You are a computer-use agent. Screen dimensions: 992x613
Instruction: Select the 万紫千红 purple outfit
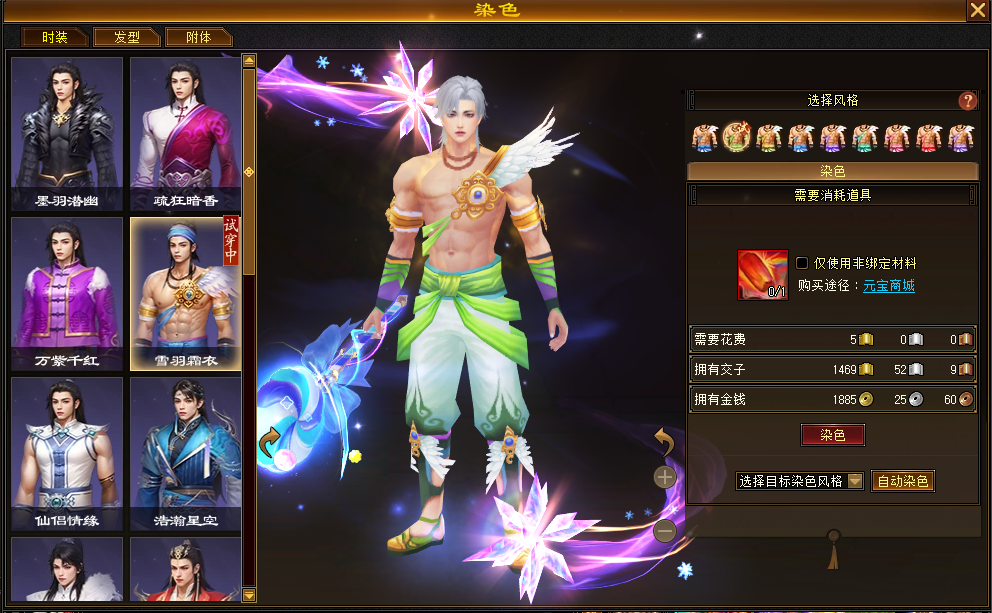click(x=67, y=293)
